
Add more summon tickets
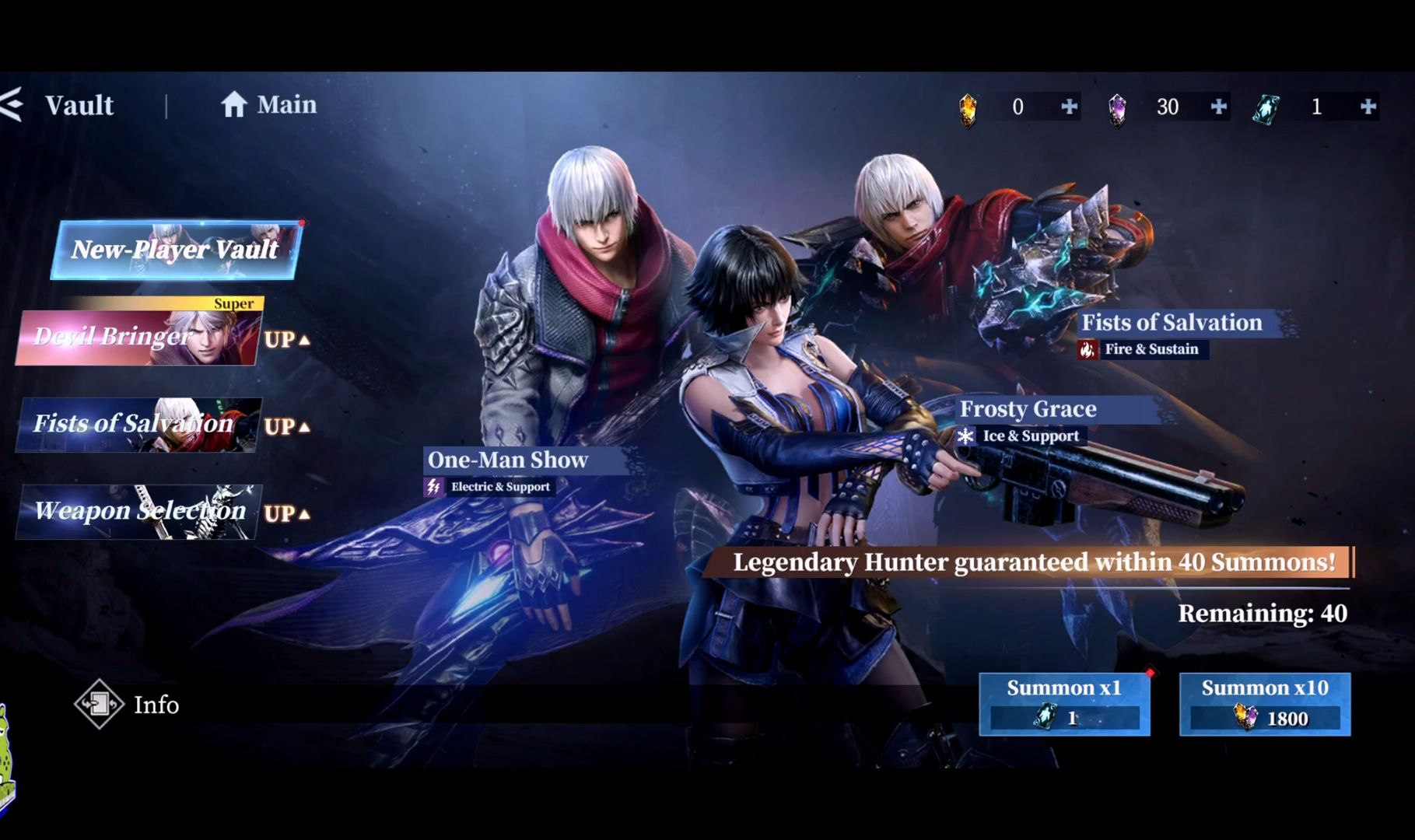point(1368,107)
